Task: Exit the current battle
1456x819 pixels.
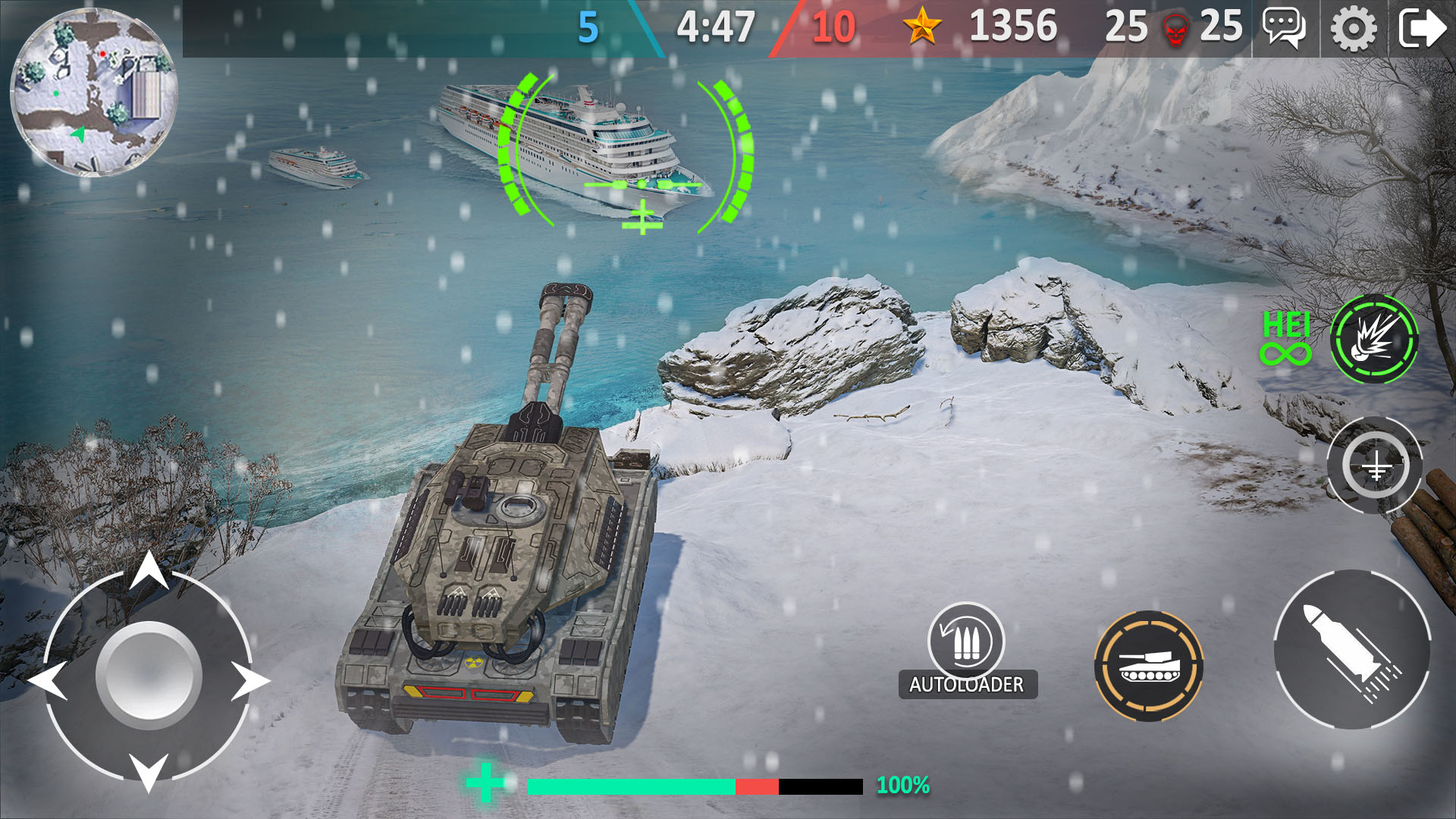Action: (x=1420, y=30)
